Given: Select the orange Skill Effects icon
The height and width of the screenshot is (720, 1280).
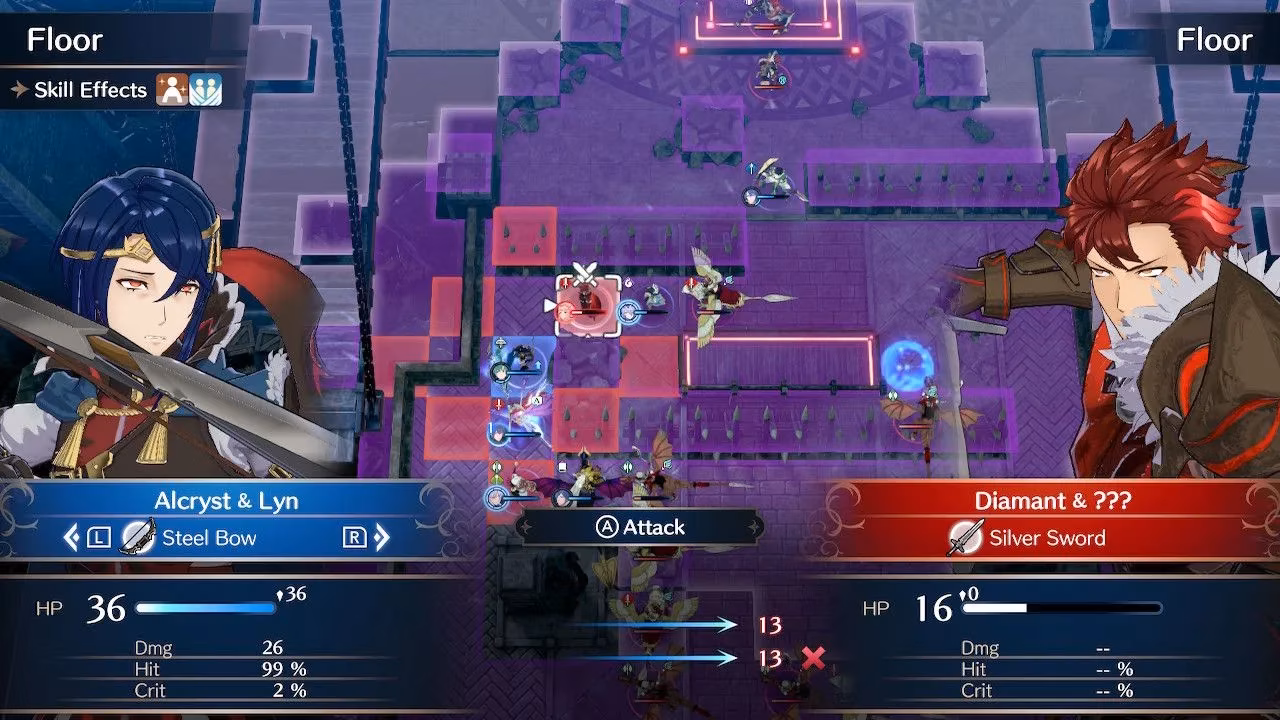Looking at the screenshot, I should tap(171, 88).
